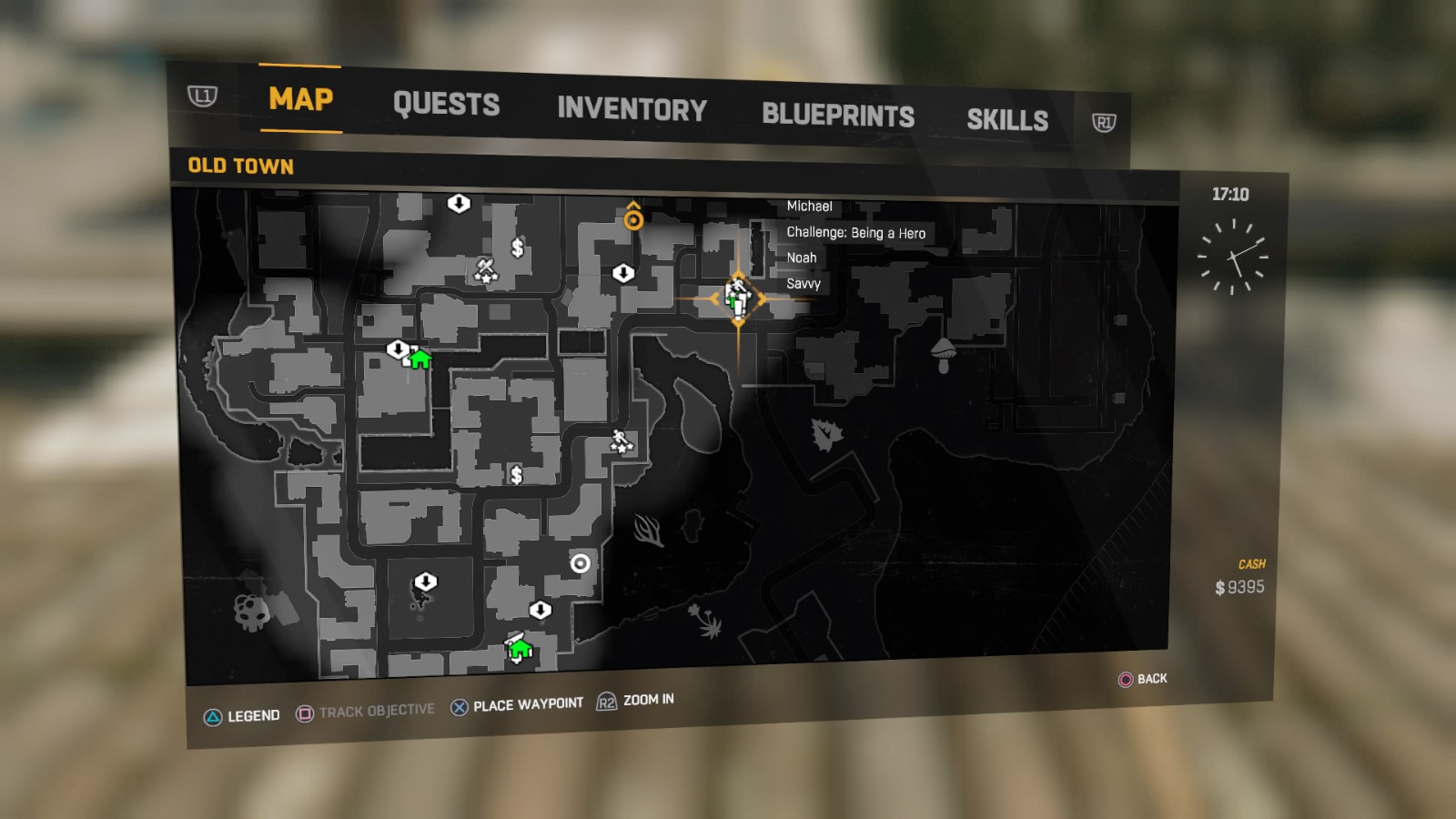This screenshot has width=1456, height=819.
Task: Open the map LEGEND
Action: coord(252,715)
